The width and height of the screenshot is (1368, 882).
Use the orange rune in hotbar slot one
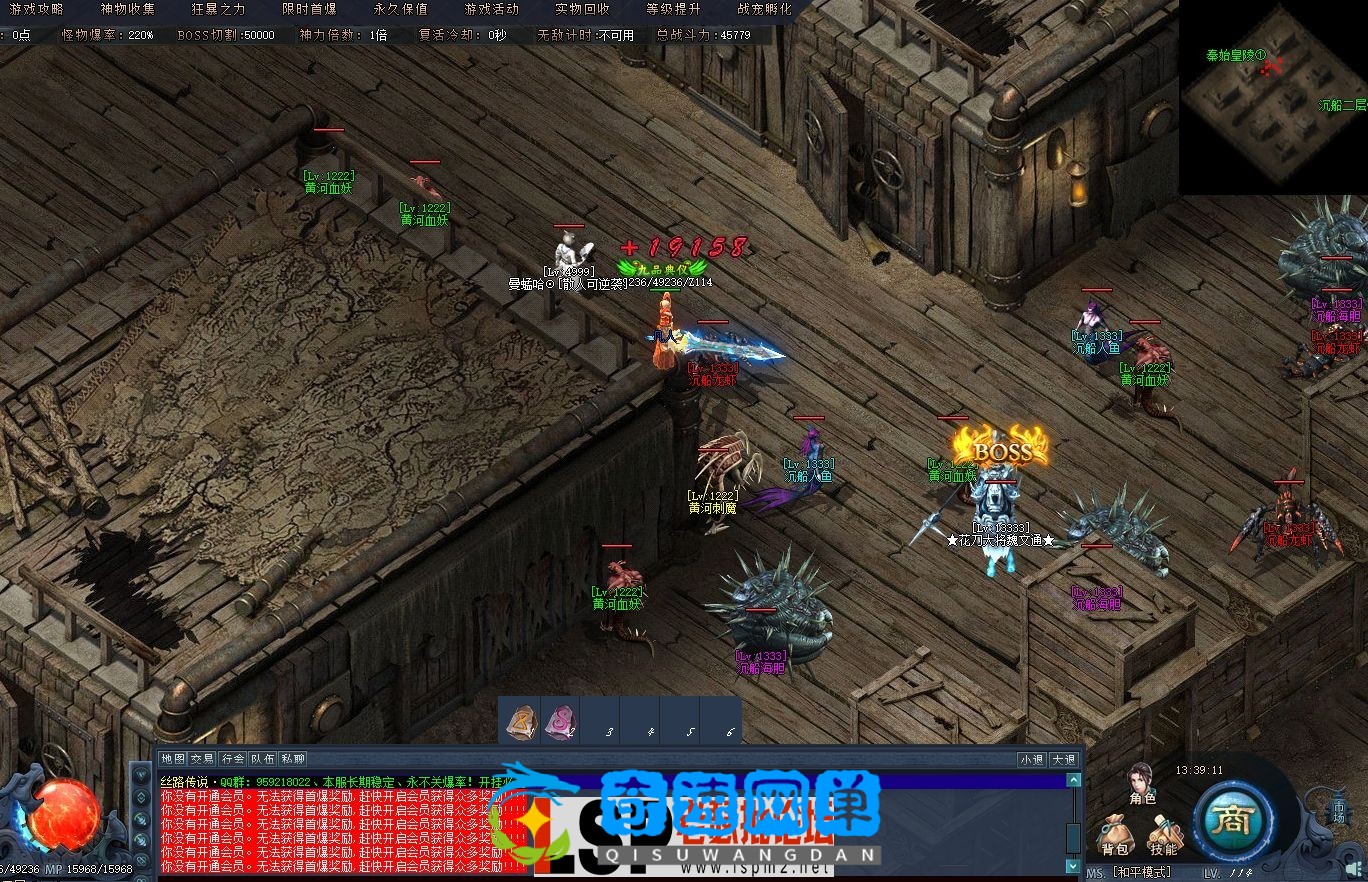tap(520, 719)
